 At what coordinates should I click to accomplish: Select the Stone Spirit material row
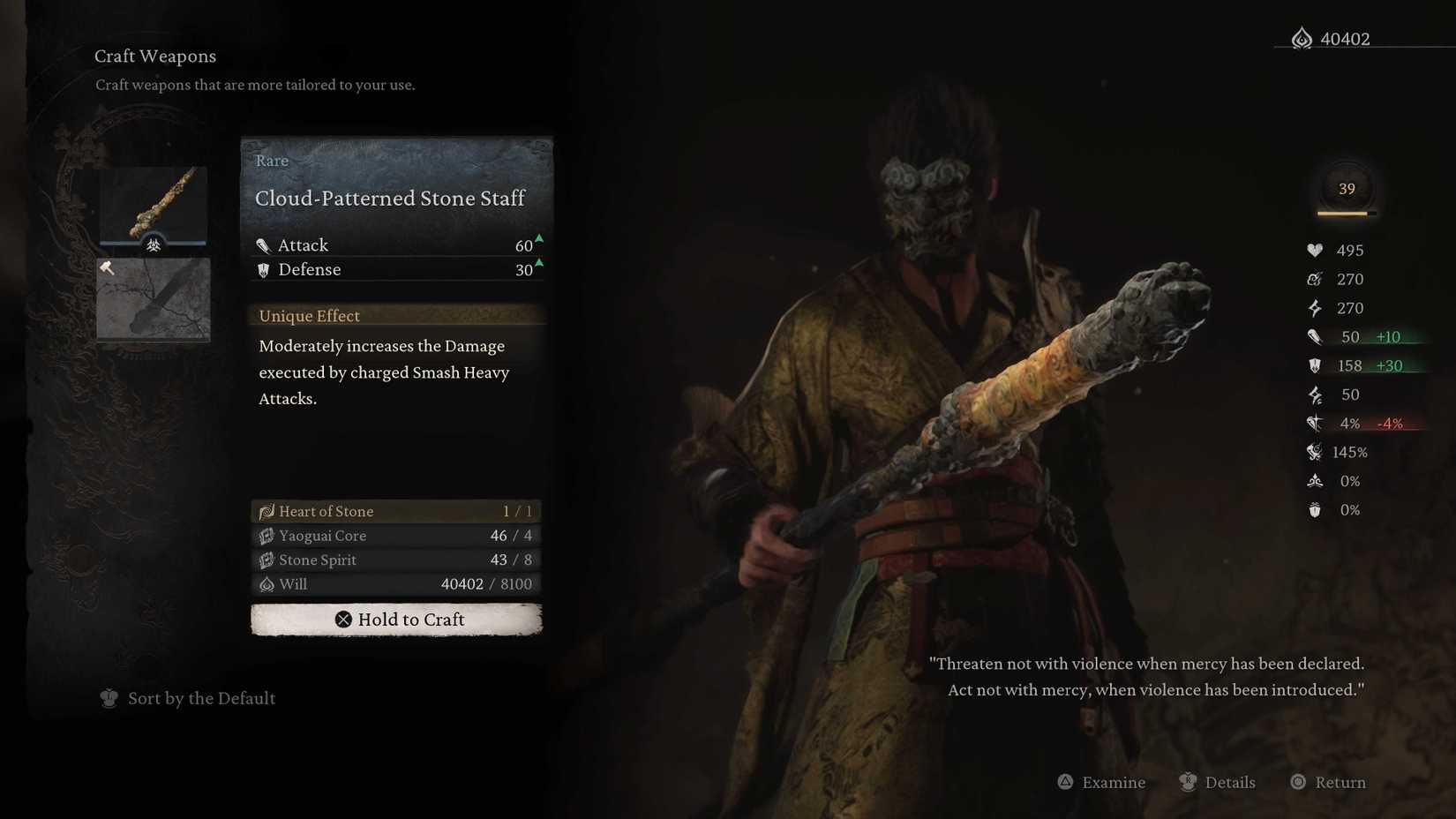coord(396,560)
